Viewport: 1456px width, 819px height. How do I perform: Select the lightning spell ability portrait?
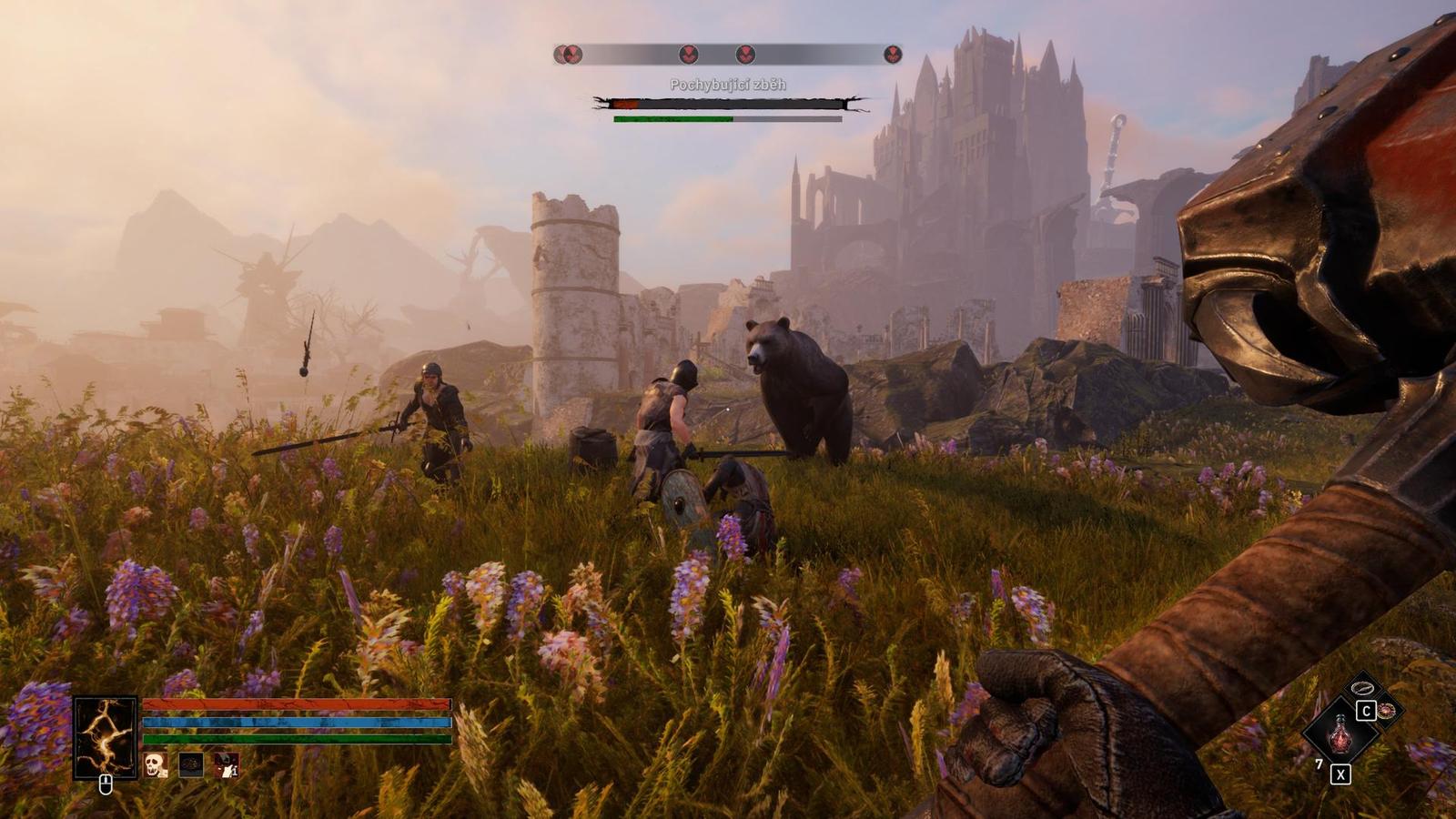coord(106,737)
